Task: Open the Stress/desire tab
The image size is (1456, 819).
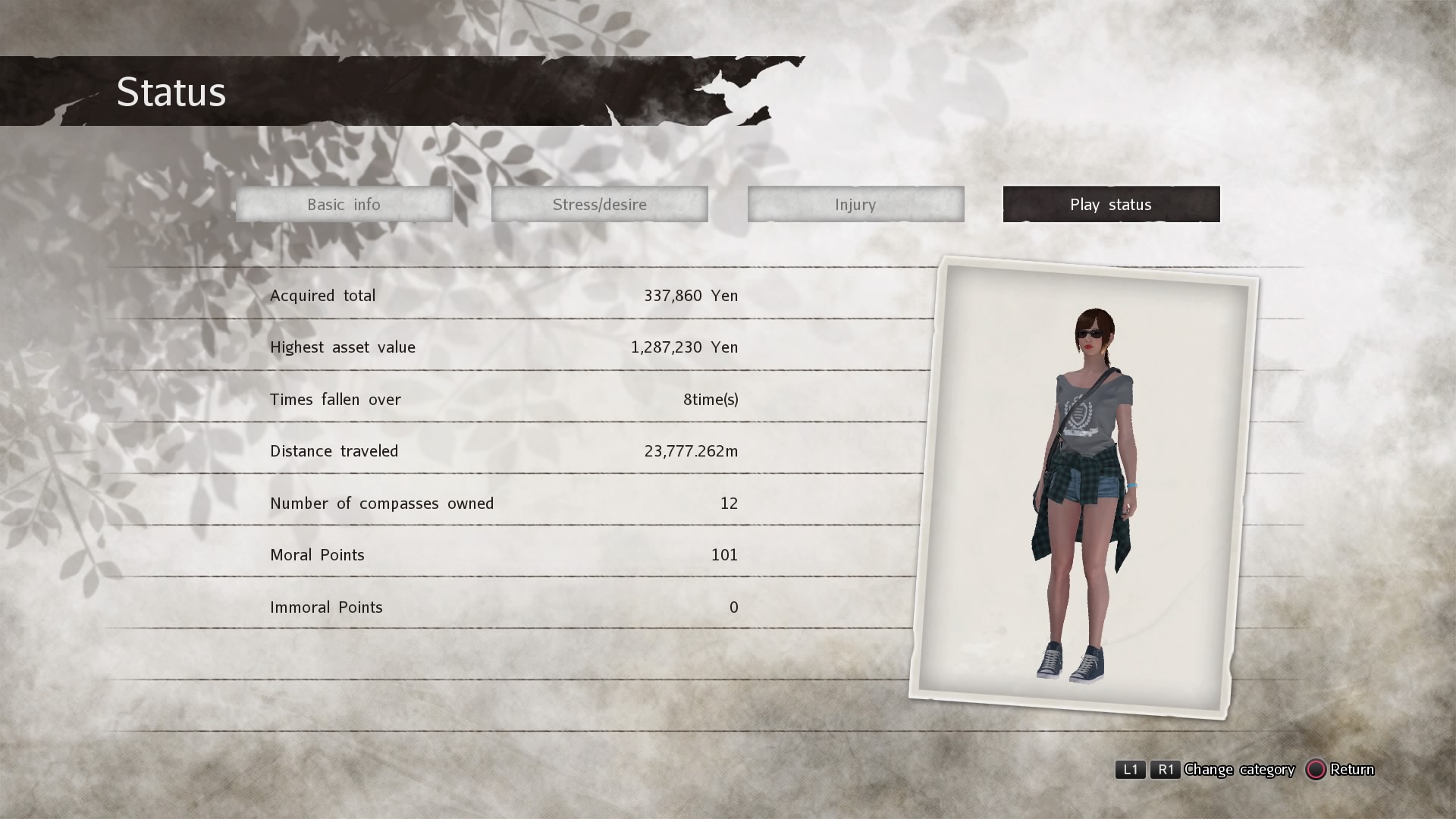Action: pos(599,204)
